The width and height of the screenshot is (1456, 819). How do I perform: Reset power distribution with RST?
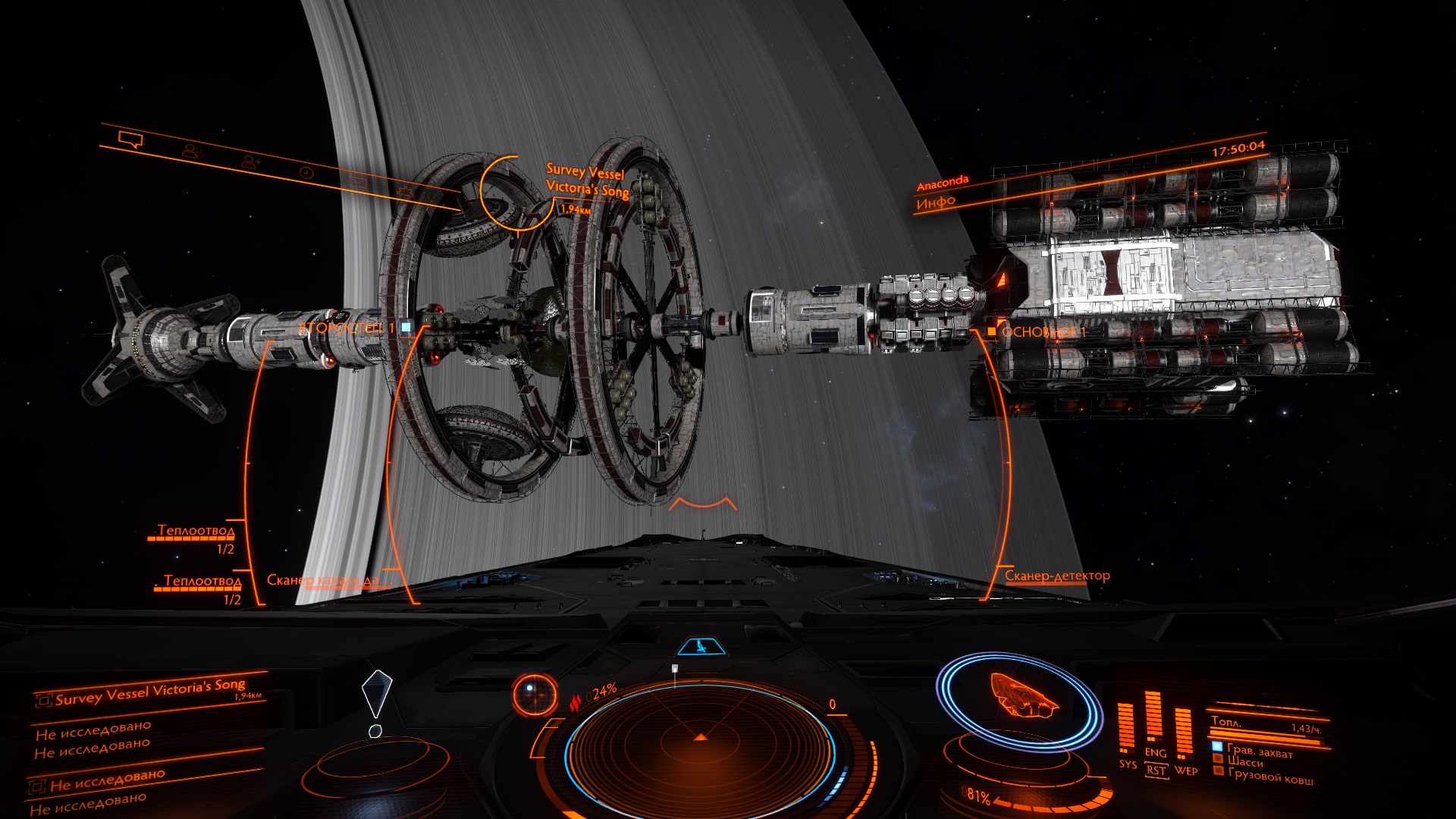tap(1156, 770)
